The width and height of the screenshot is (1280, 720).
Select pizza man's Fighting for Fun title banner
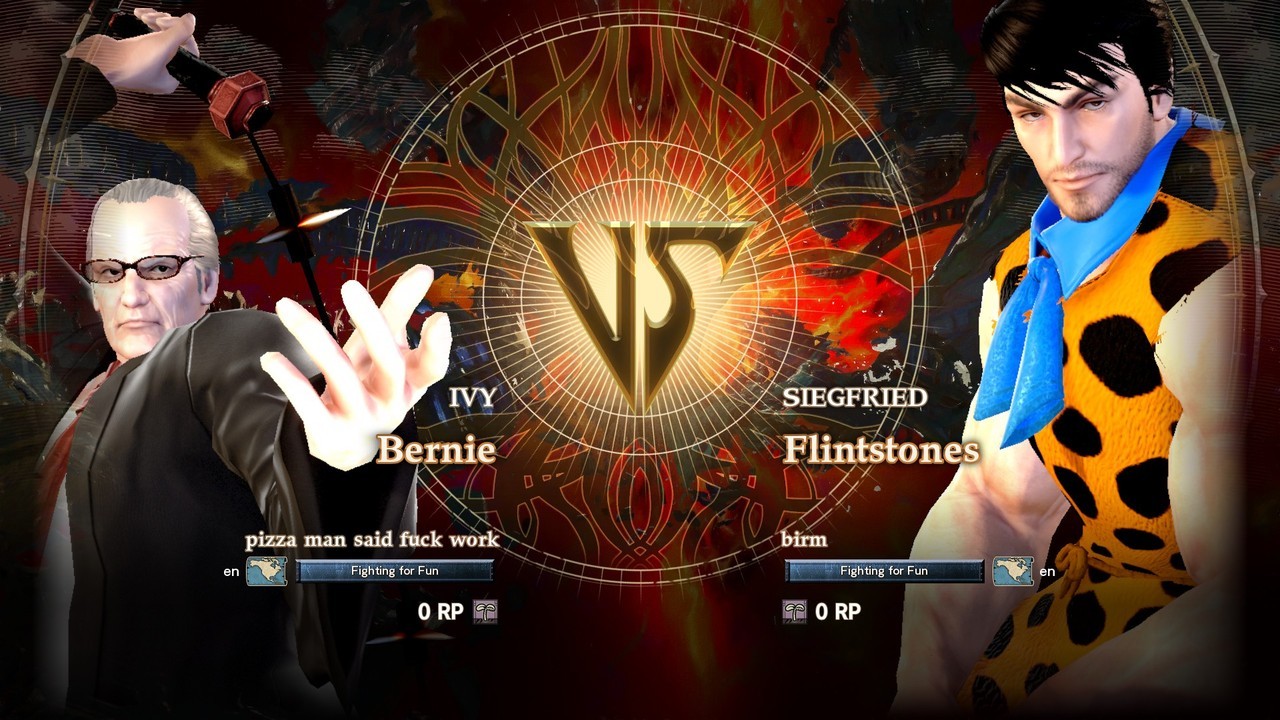[395, 571]
